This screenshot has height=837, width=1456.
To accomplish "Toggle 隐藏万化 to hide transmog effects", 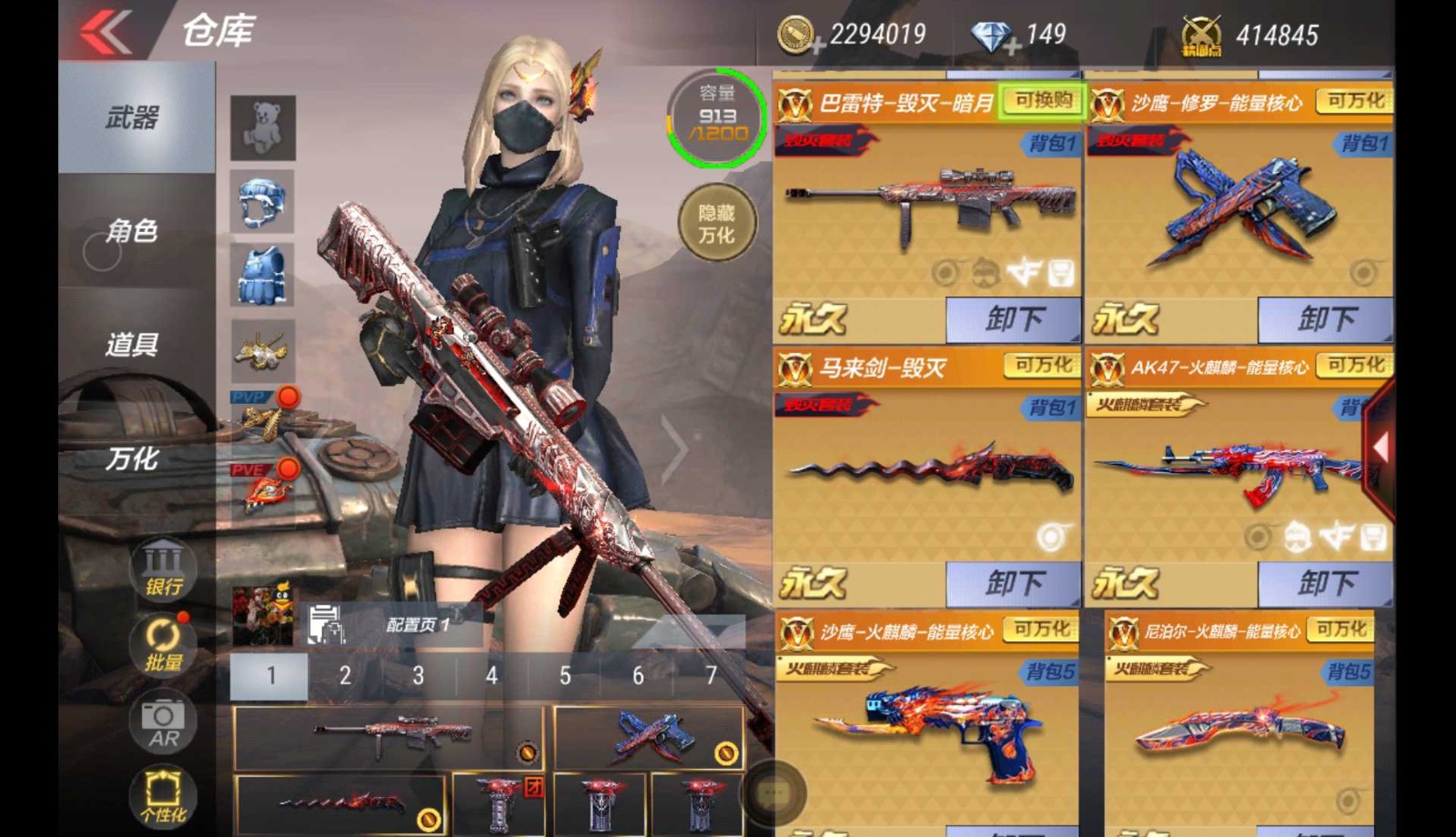I will tap(718, 224).
